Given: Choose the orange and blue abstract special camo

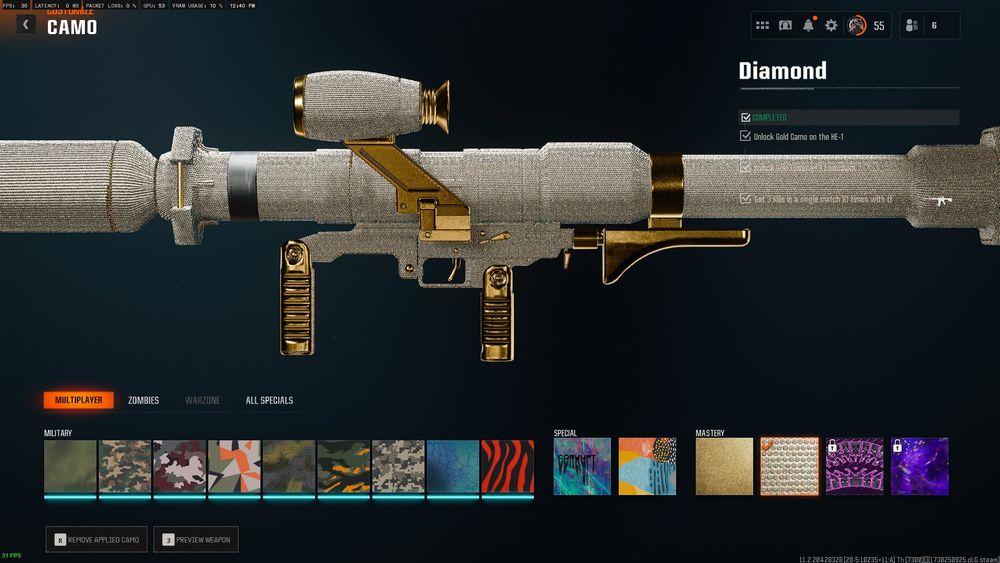Looking at the screenshot, I should click(647, 466).
